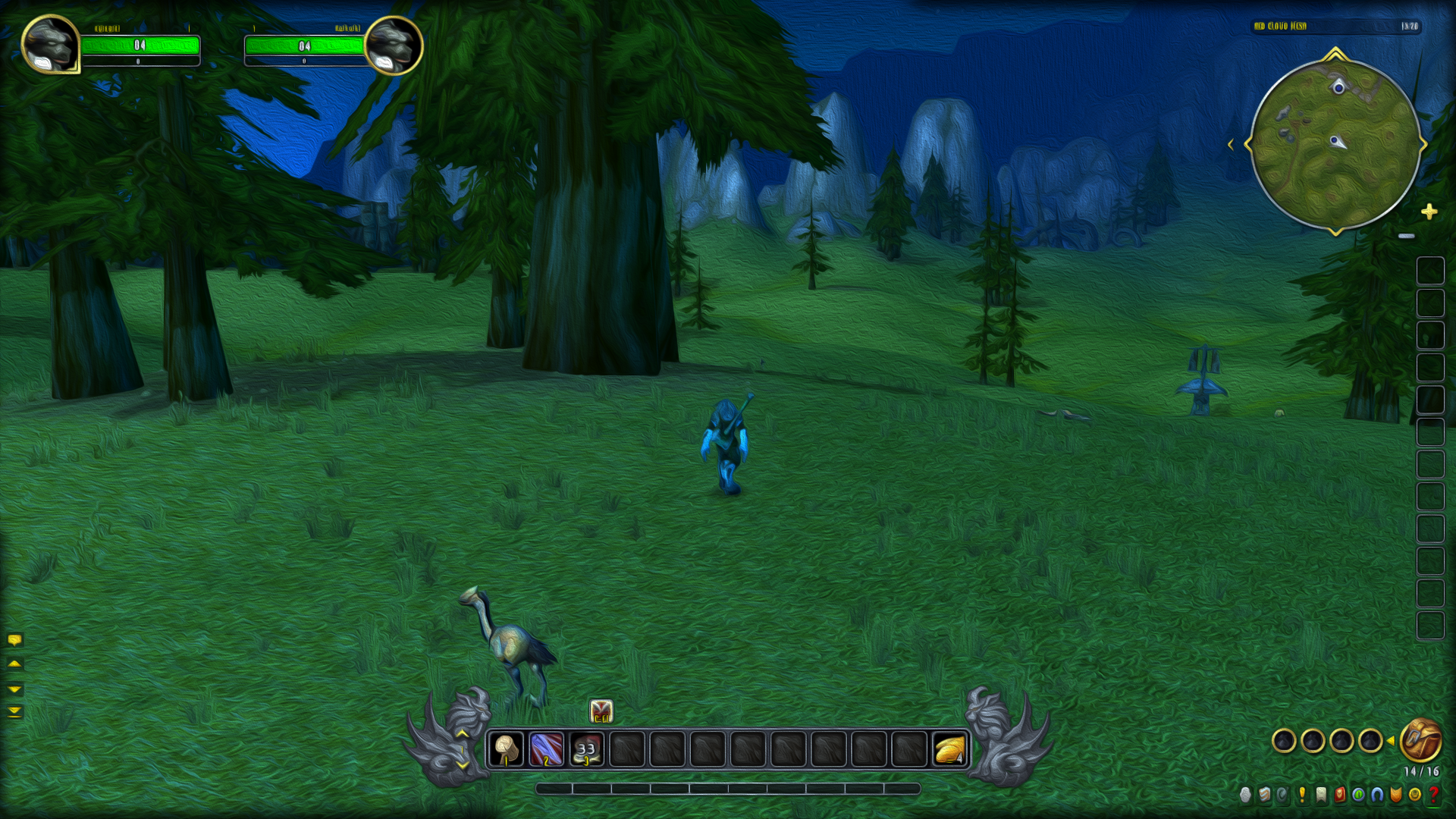Activate the purple-streak ability in slot 2
The height and width of the screenshot is (819, 1456).
(x=546, y=749)
